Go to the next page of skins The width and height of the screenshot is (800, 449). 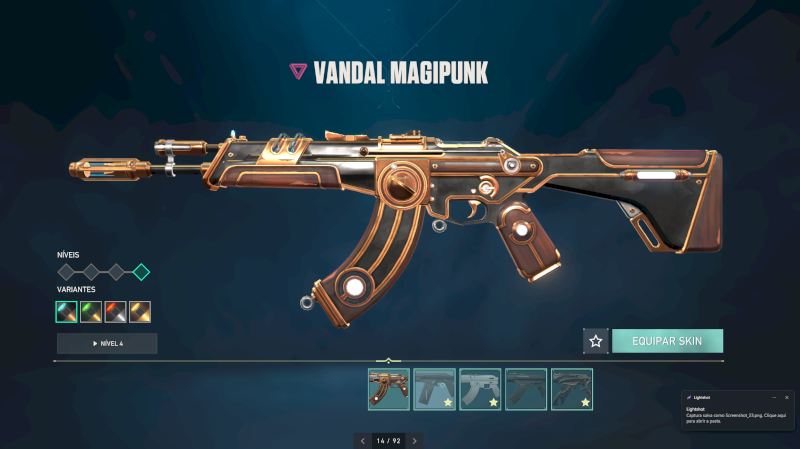point(415,440)
